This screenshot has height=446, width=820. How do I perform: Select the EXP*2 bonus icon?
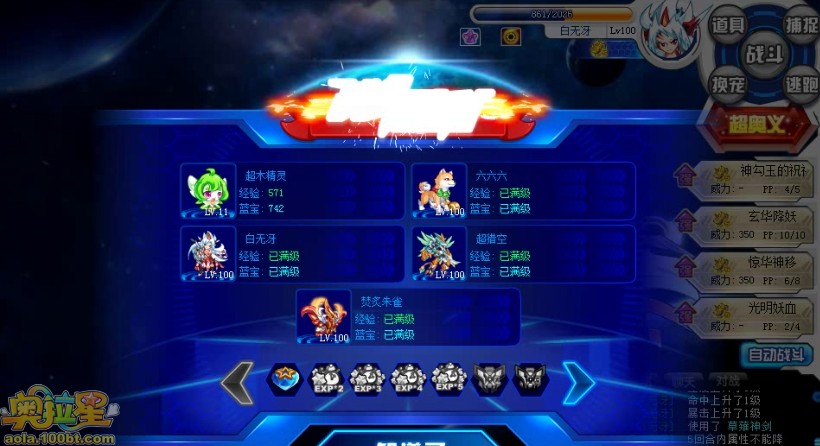pos(326,379)
